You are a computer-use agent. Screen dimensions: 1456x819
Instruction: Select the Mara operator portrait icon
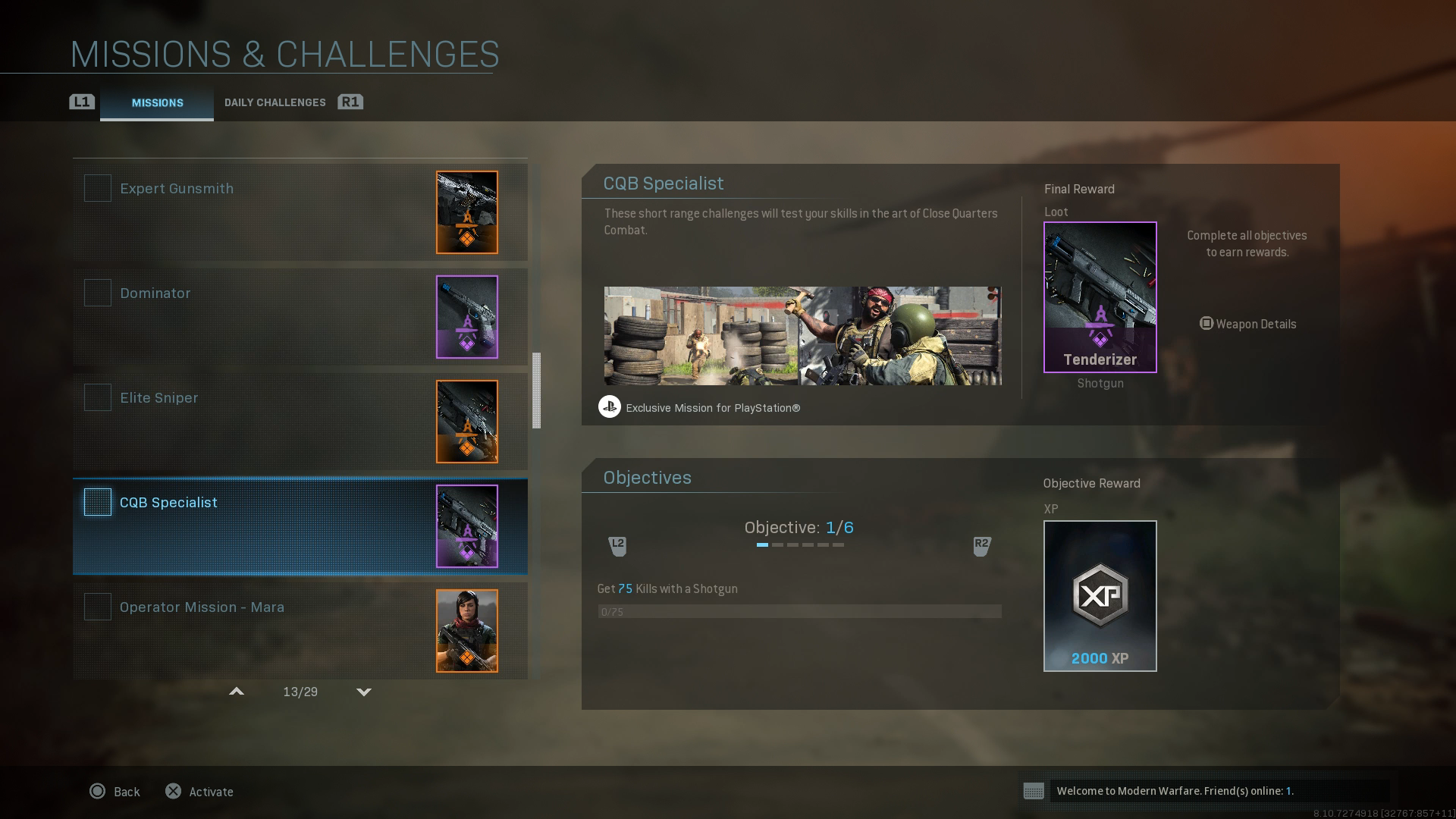[467, 630]
